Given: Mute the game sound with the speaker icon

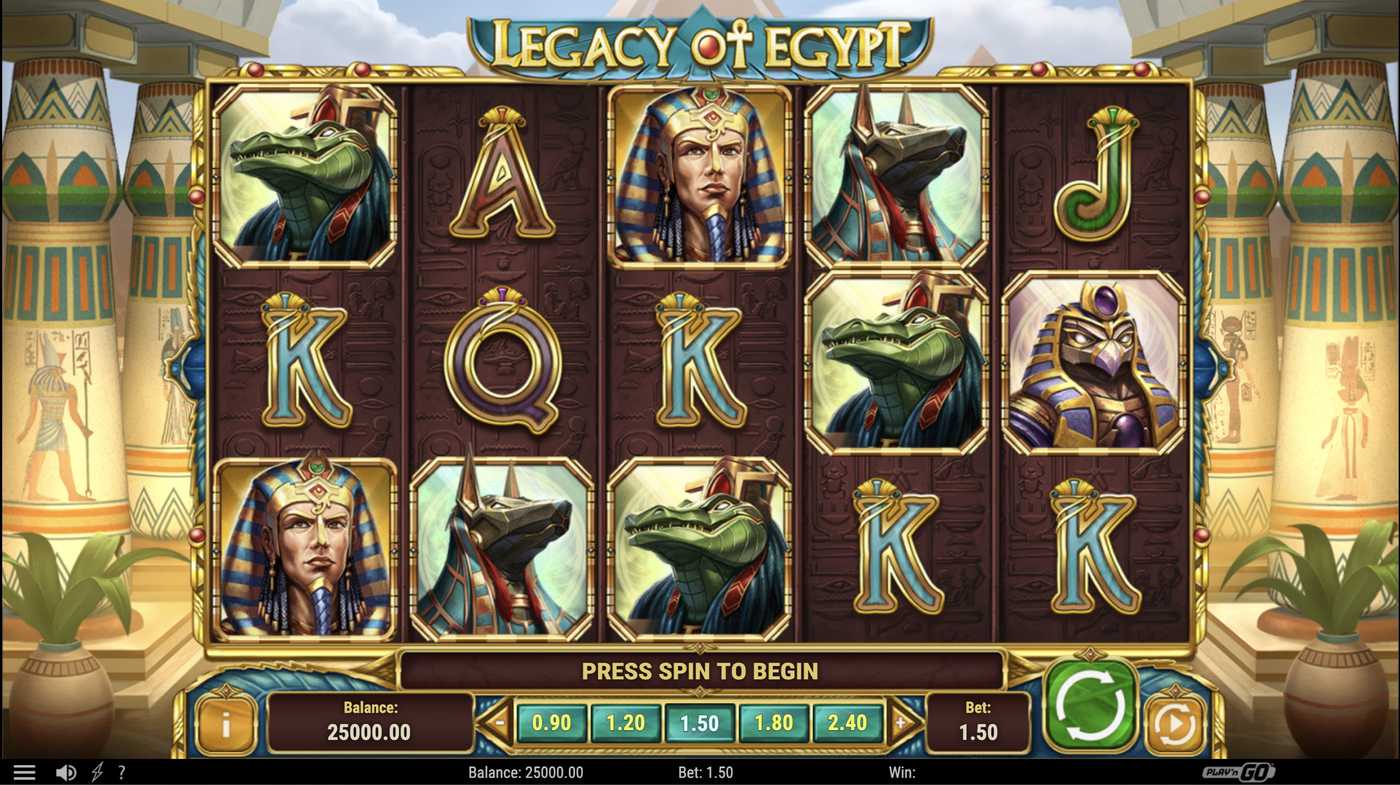Looking at the screenshot, I should [66, 771].
